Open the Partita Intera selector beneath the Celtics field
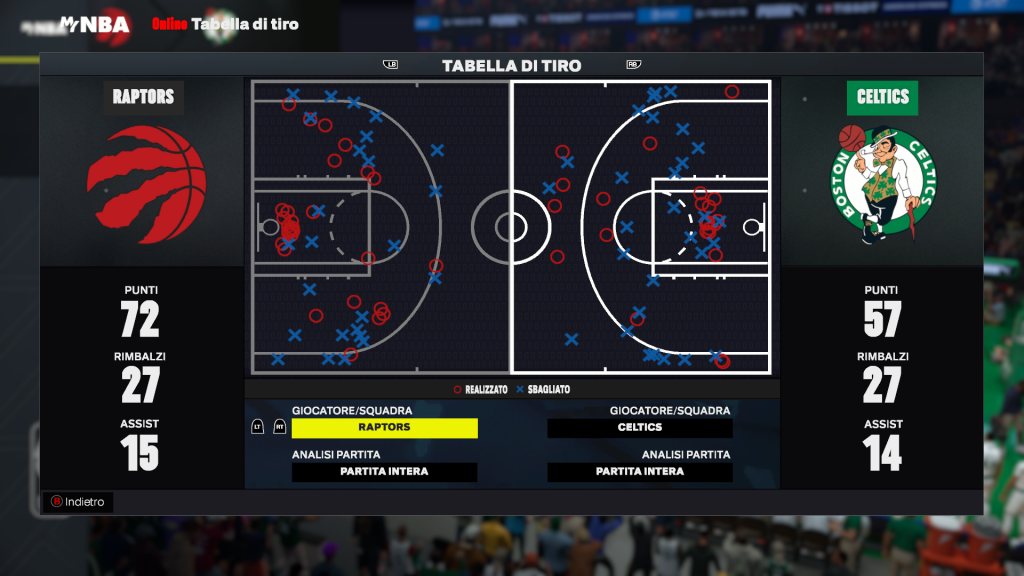This screenshot has height=576, width=1024. click(640, 472)
